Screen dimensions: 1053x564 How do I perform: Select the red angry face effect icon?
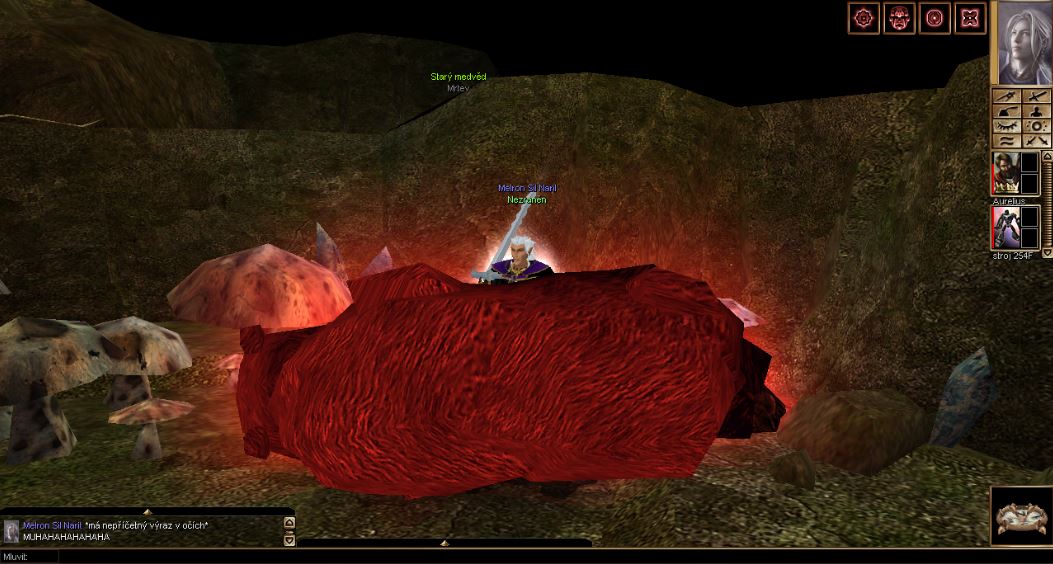[899, 17]
